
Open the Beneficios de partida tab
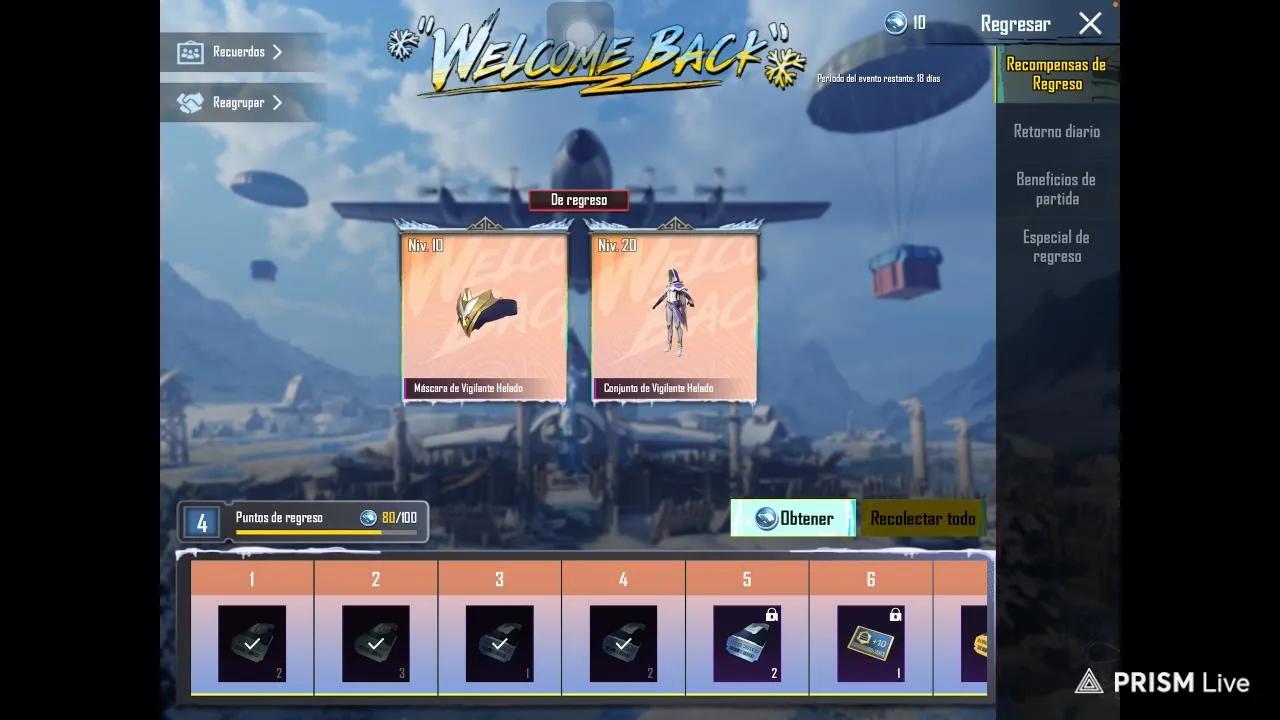1057,187
